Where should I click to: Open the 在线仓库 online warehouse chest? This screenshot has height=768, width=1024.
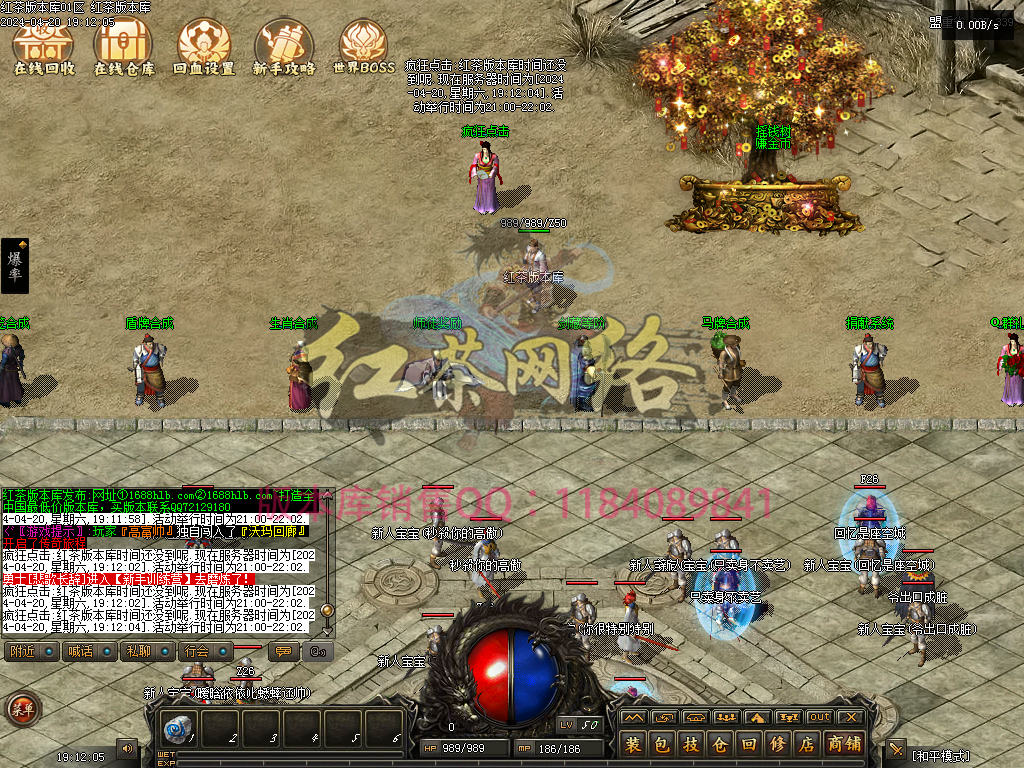124,47
